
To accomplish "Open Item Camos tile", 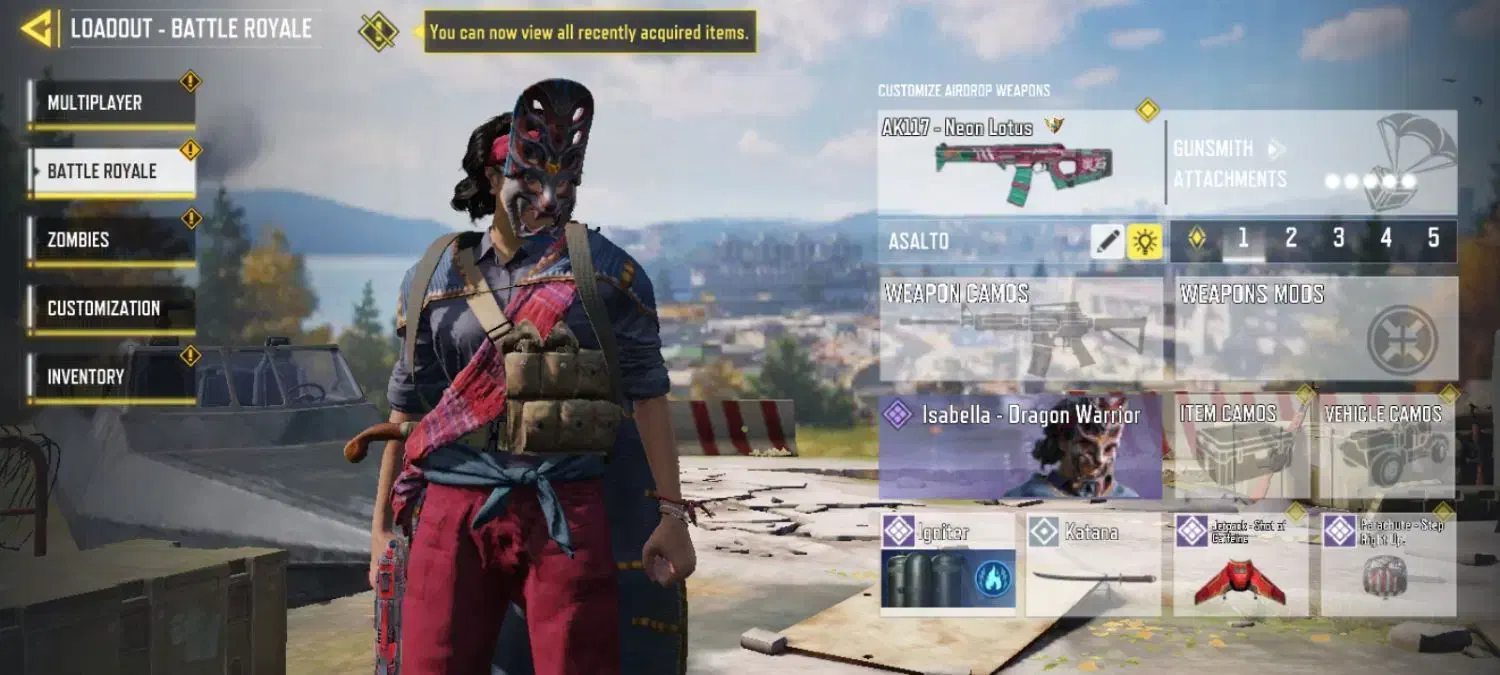I will click(1242, 447).
